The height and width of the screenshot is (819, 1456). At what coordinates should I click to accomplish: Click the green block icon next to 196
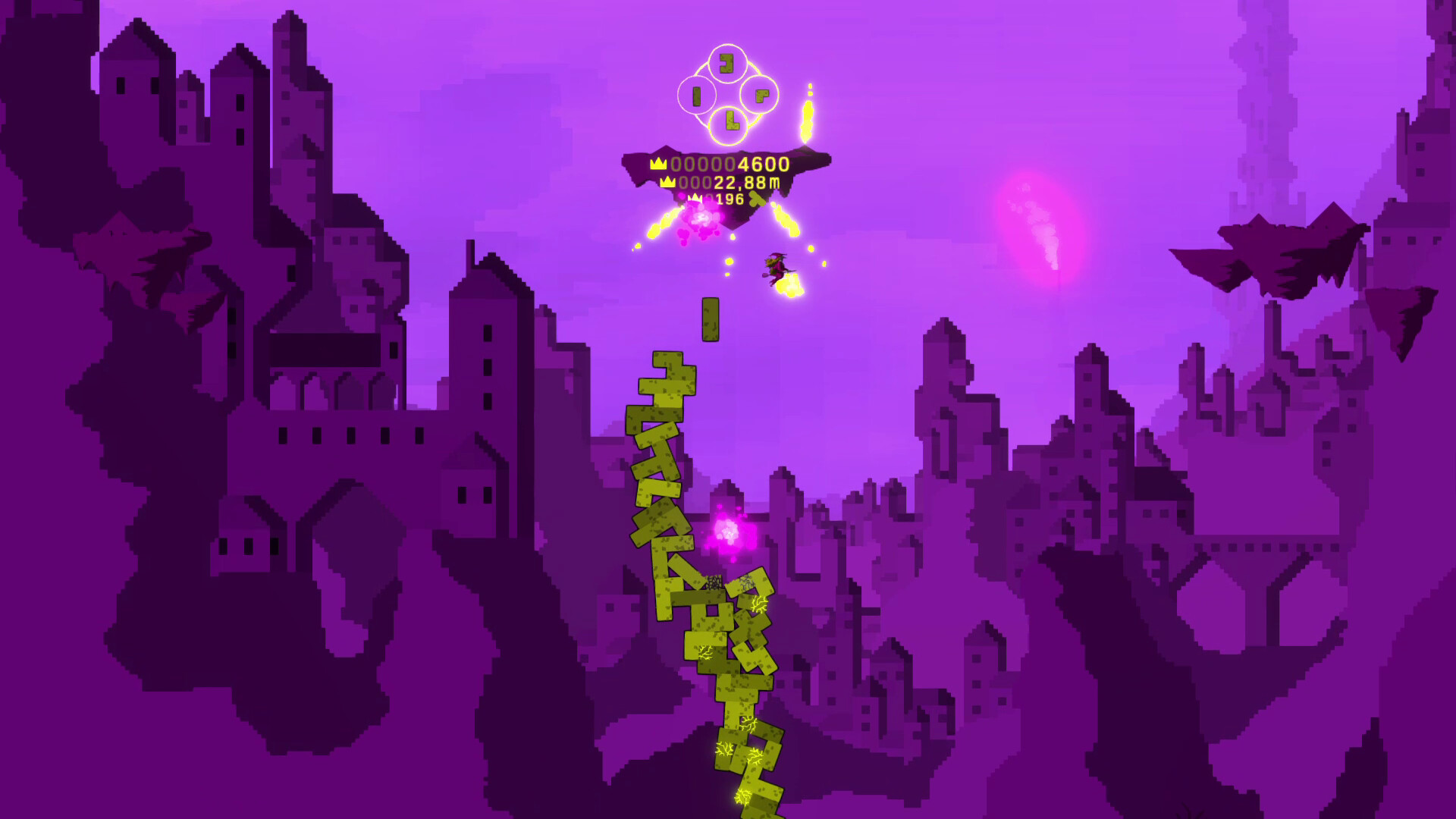coord(755,199)
